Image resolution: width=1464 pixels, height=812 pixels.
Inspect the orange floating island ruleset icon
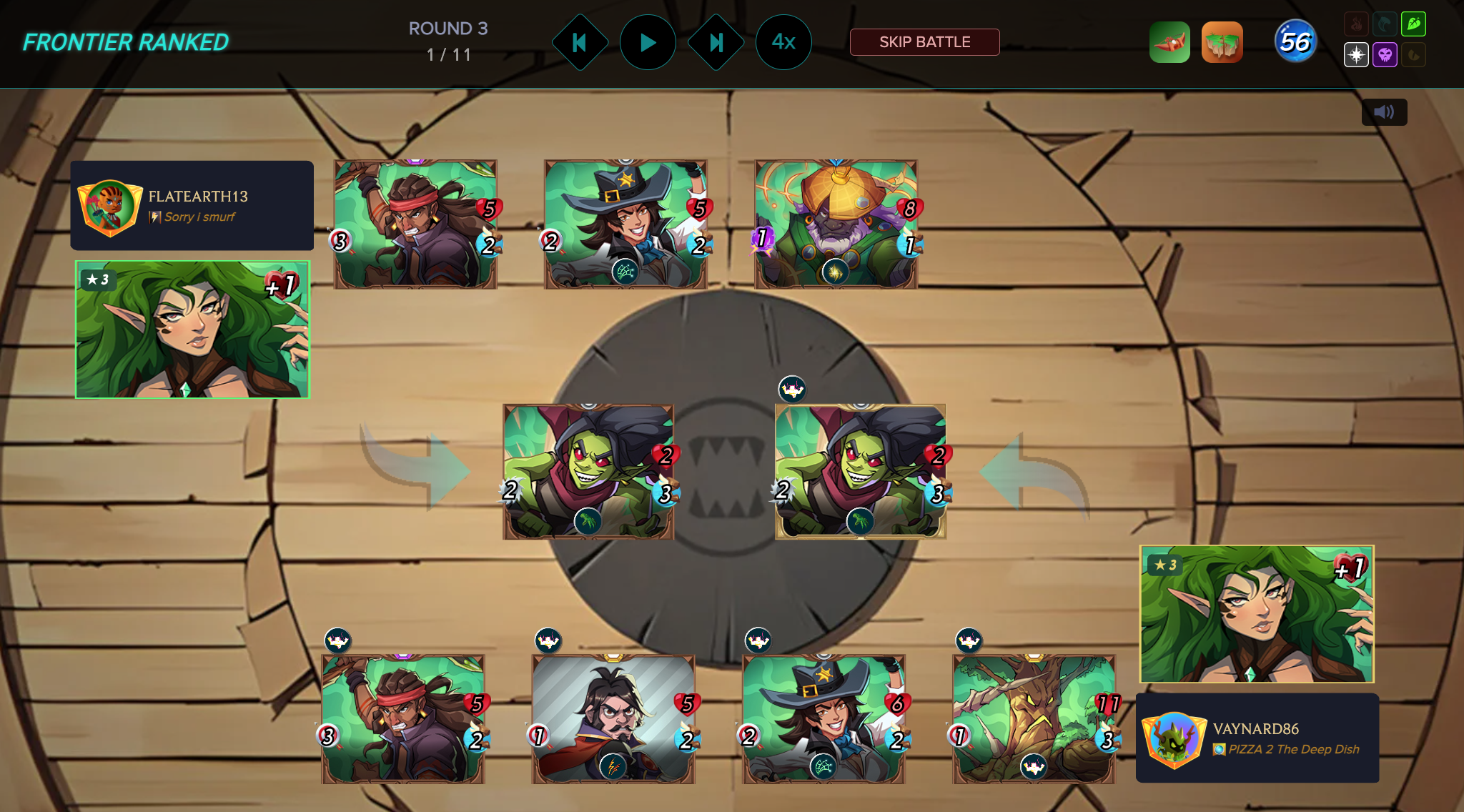click(x=1222, y=43)
